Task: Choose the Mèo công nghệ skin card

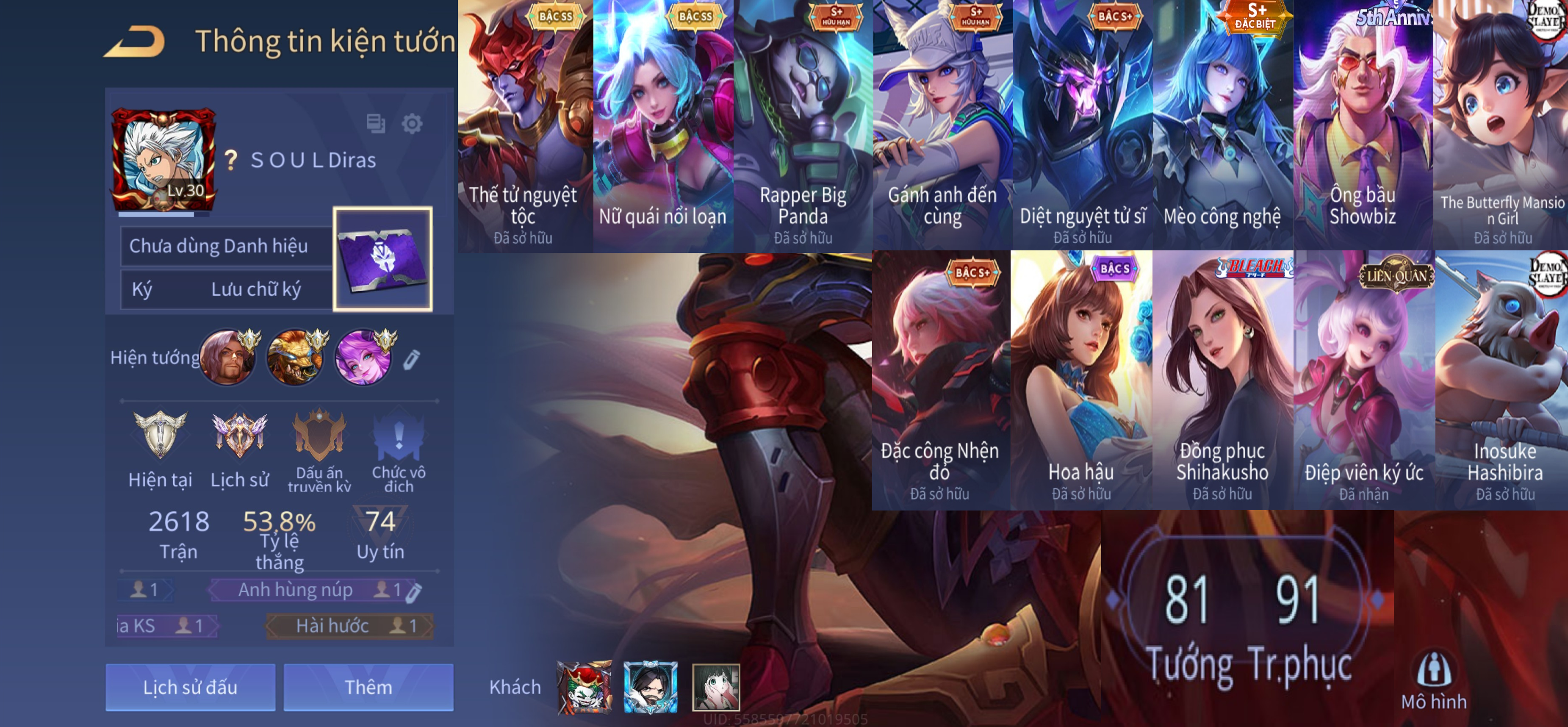Action: pos(1222,125)
